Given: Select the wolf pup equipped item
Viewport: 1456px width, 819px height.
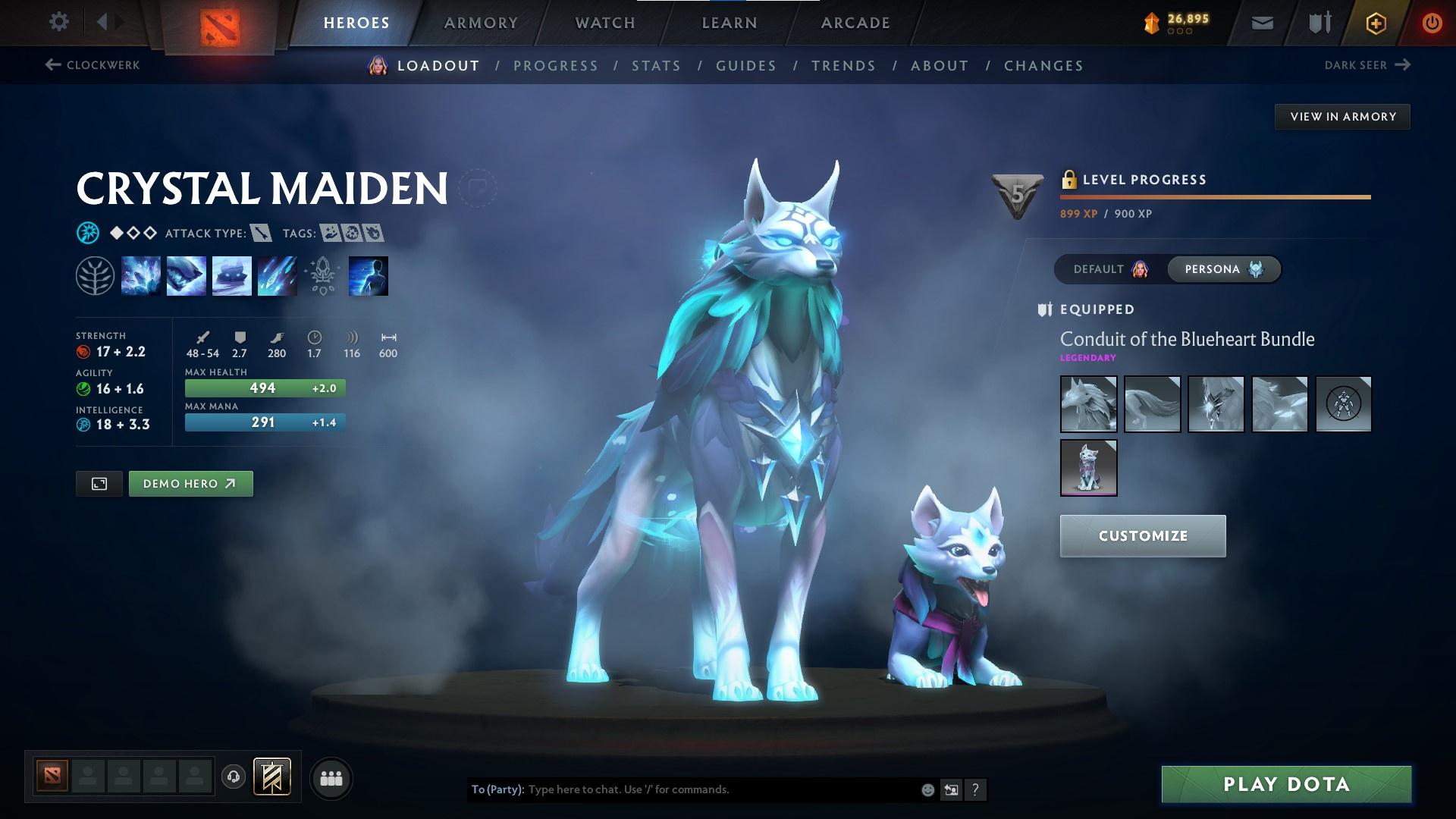Looking at the screenshot, I should tap(1088, 467).
